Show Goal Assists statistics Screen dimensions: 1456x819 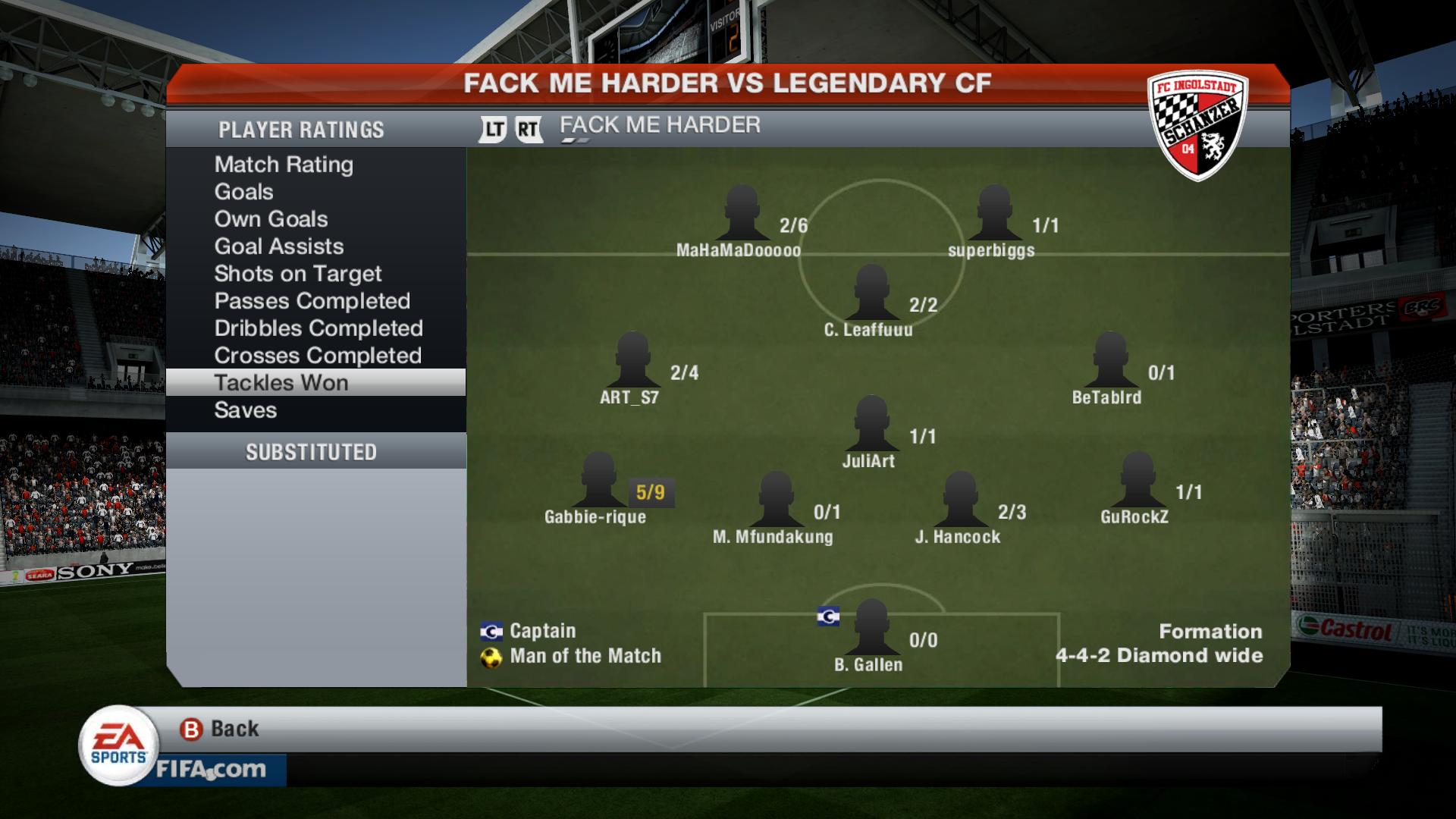pos(278,246)
